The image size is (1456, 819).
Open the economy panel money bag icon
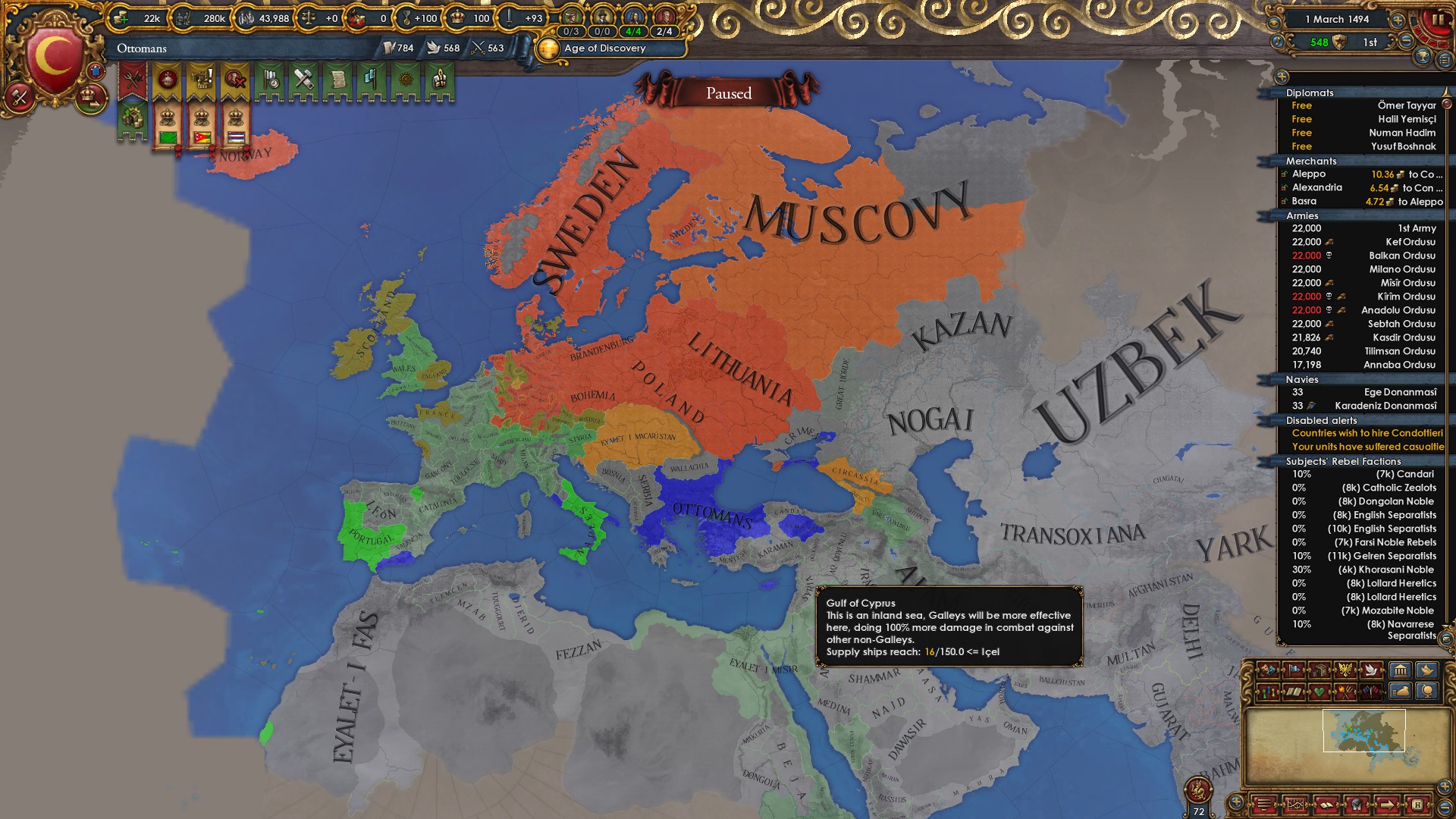point(1399,692)
